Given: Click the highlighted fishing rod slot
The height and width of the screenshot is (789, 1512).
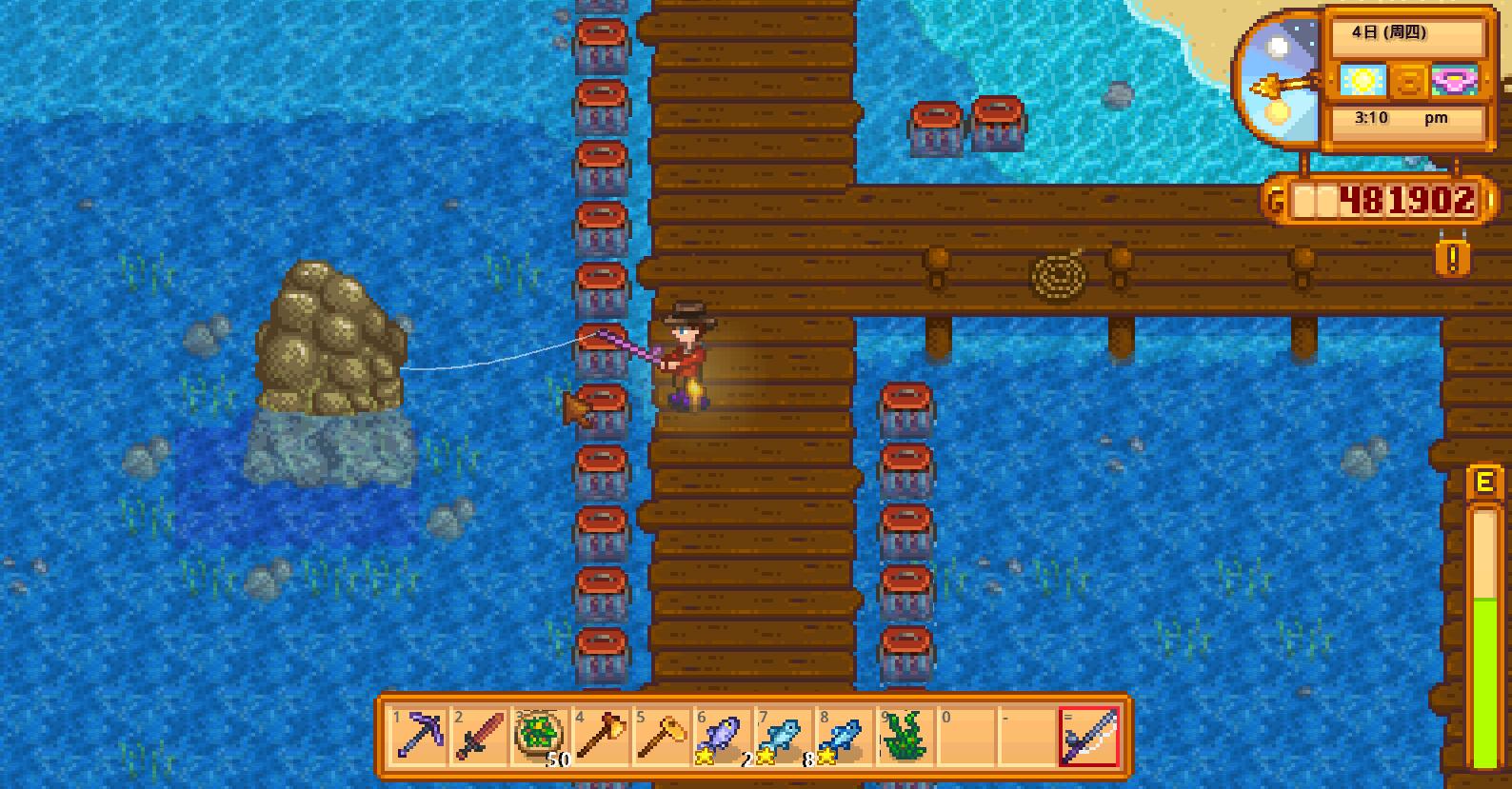Looking at the screenshot, I should point(1089,737).
